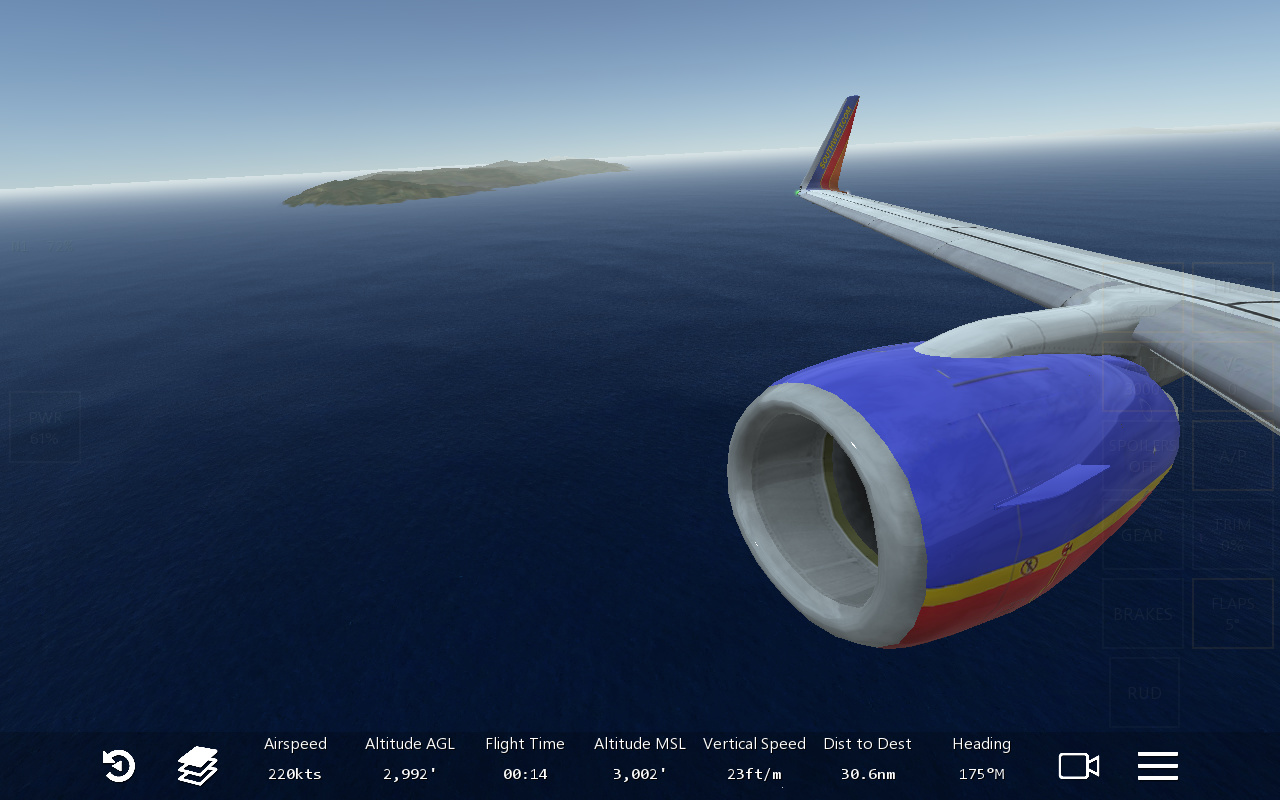Activate the BRAKES button
Viewport: 1280px width, 800px height.
pos(1142,614)
